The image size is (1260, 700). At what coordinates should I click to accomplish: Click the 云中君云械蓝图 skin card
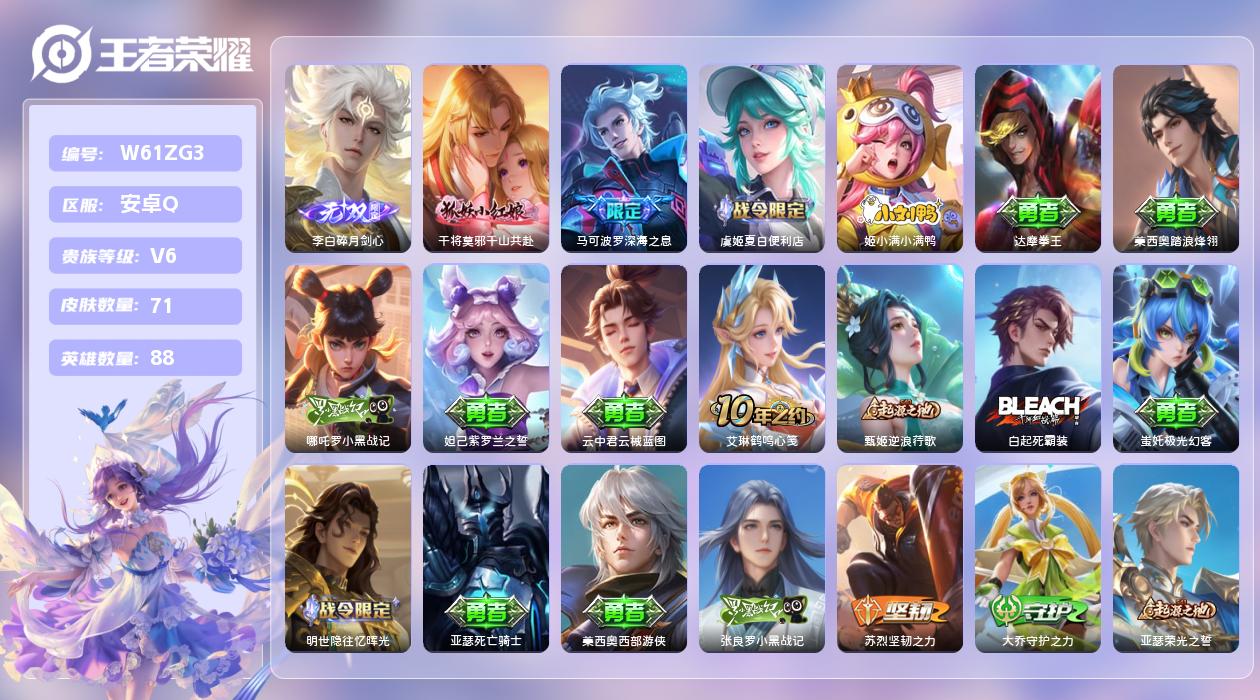tap(624, 358)
